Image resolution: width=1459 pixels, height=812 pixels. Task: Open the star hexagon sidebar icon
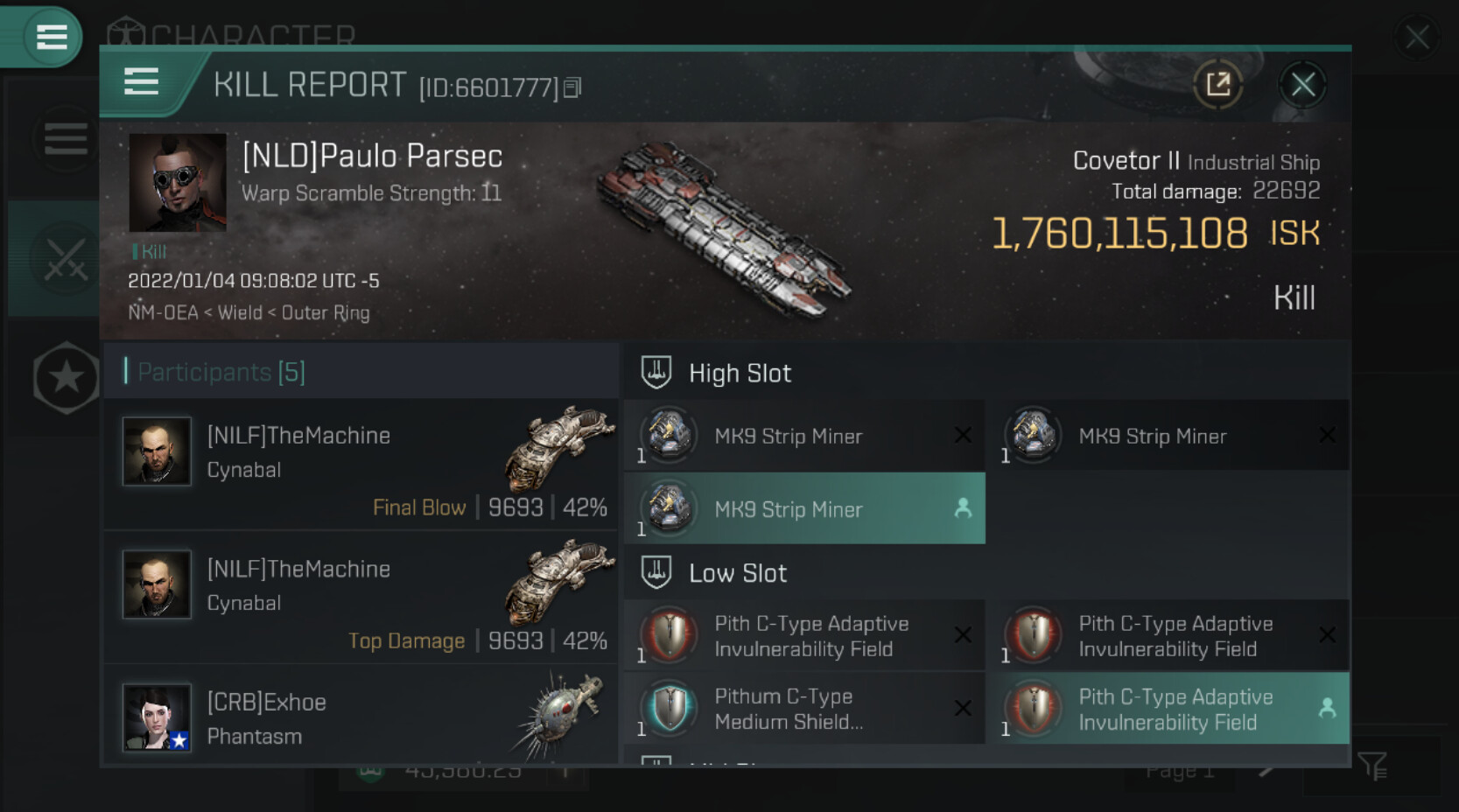[66, 378]
